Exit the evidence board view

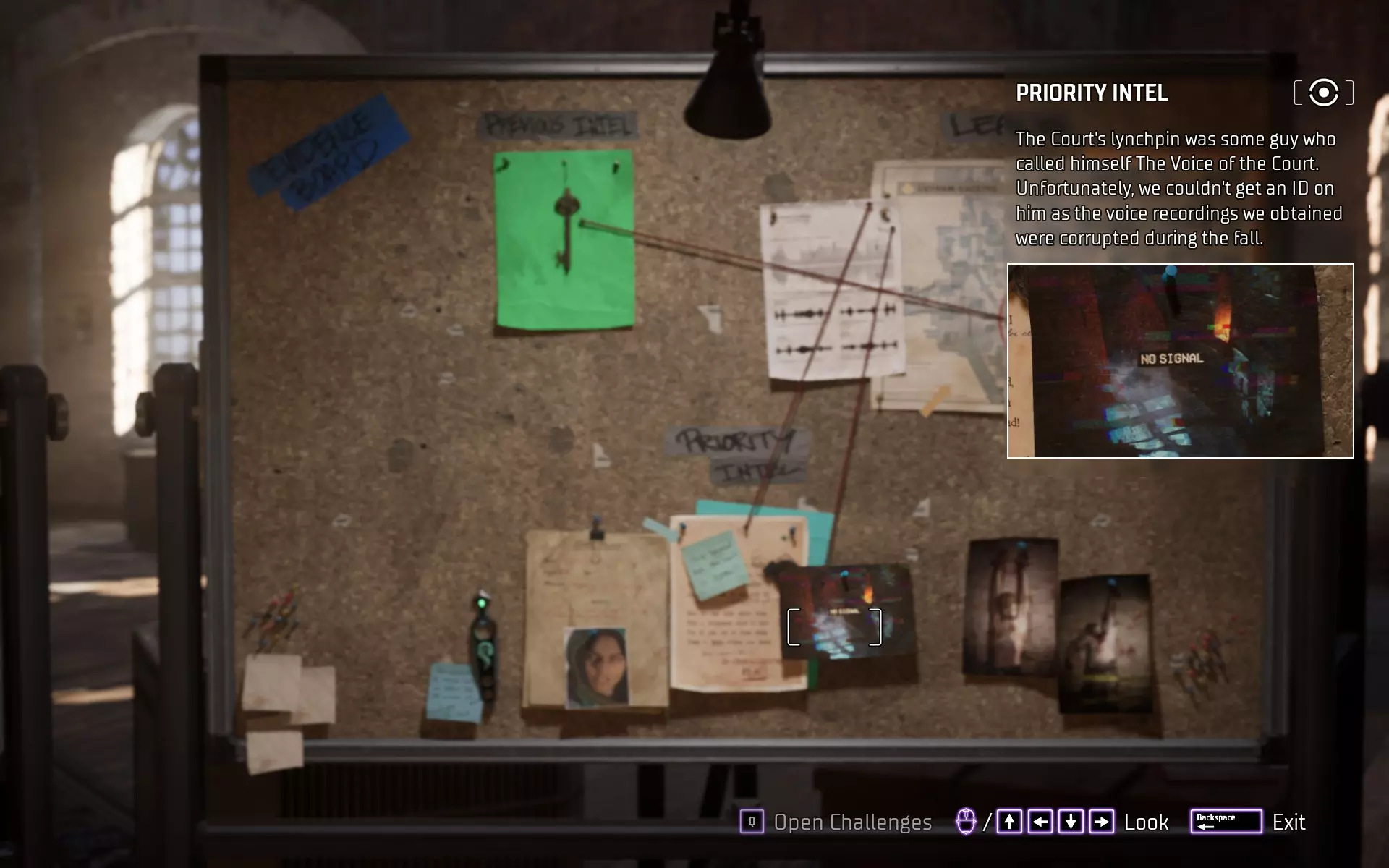click(x=1249, y=822)
